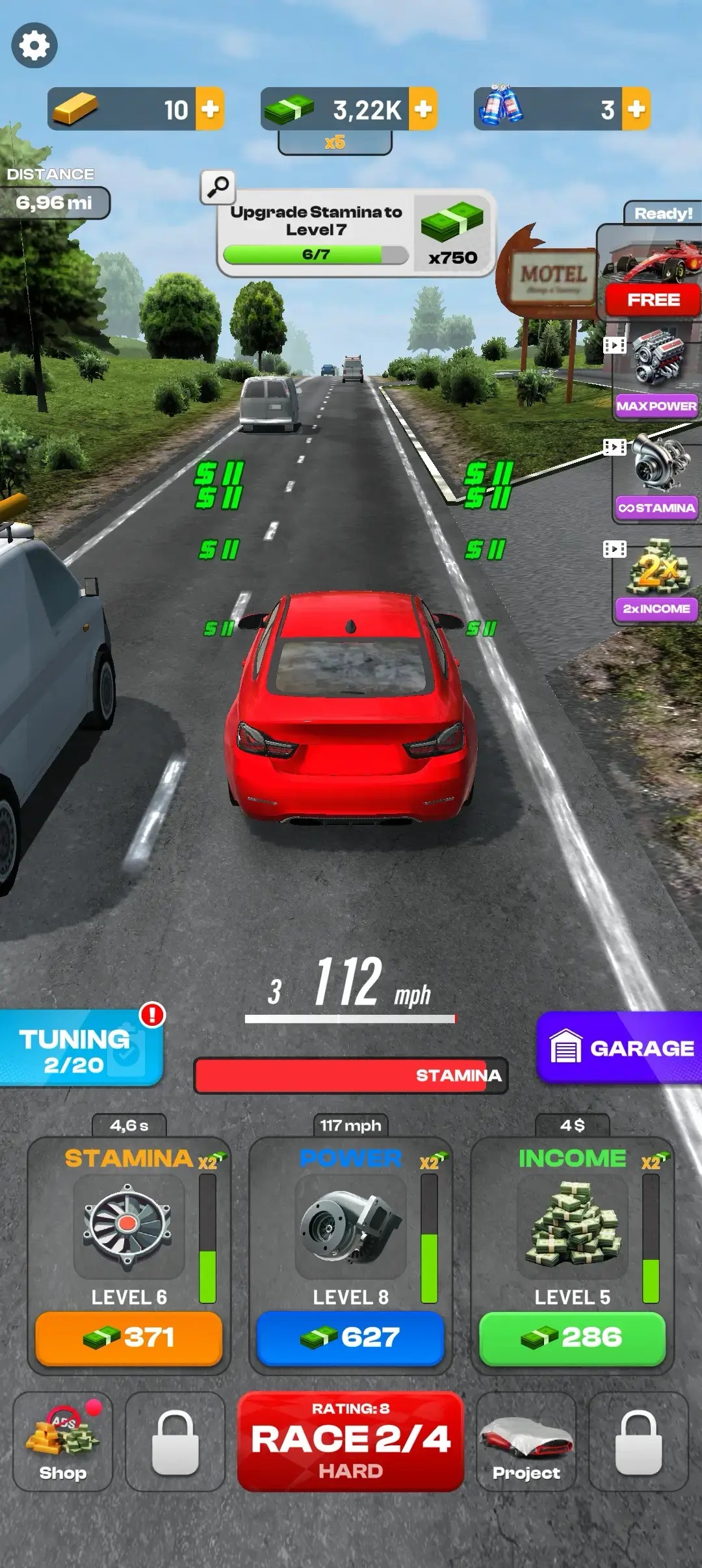This screenshot has width=702, height=1568.
Task: Add more gold bars with plus button
Action: coord(210,109)
